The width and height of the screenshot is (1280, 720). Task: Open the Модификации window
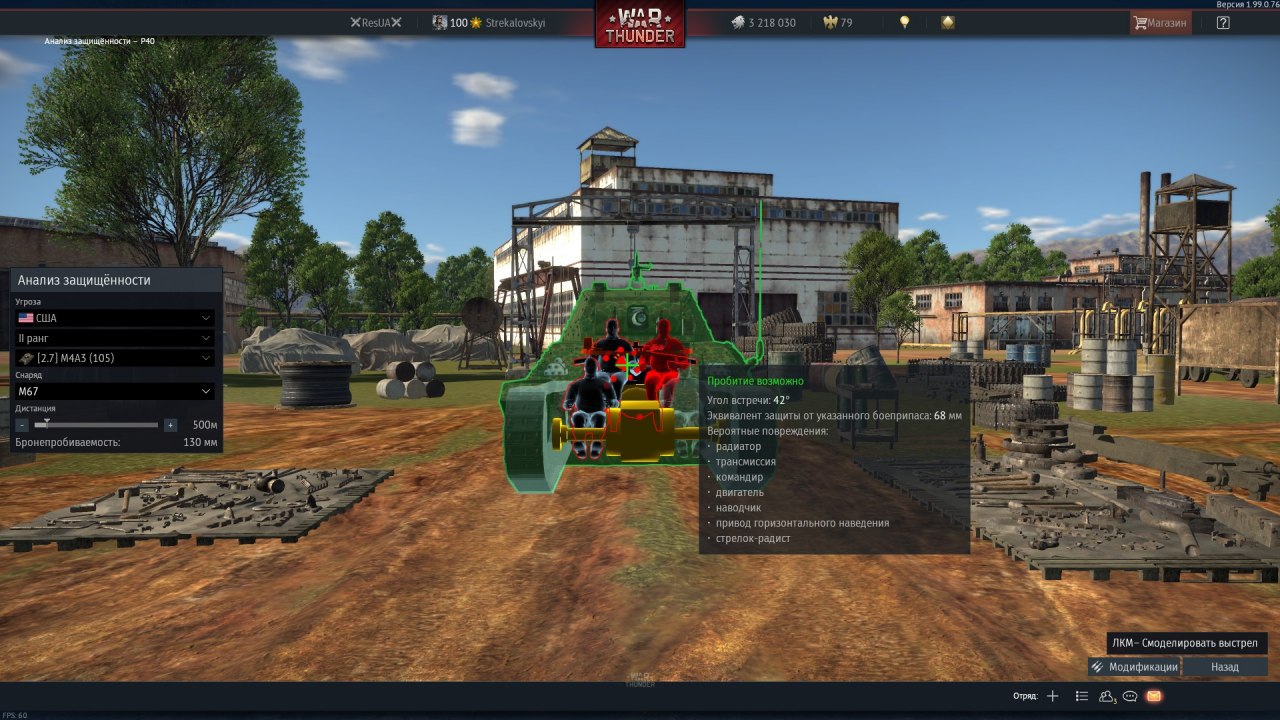1134,667
